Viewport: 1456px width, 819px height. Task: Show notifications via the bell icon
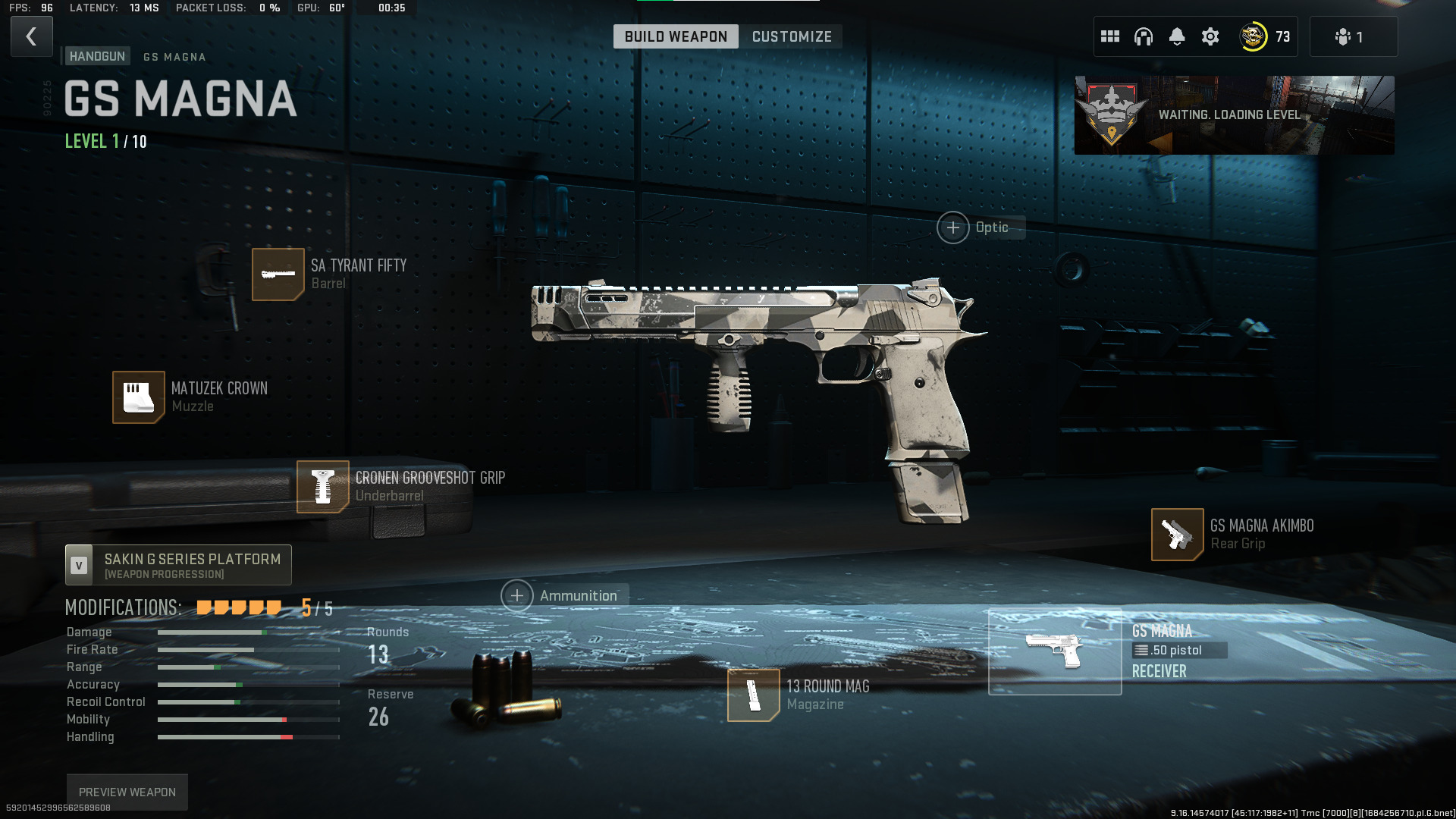pos(1176,36)
